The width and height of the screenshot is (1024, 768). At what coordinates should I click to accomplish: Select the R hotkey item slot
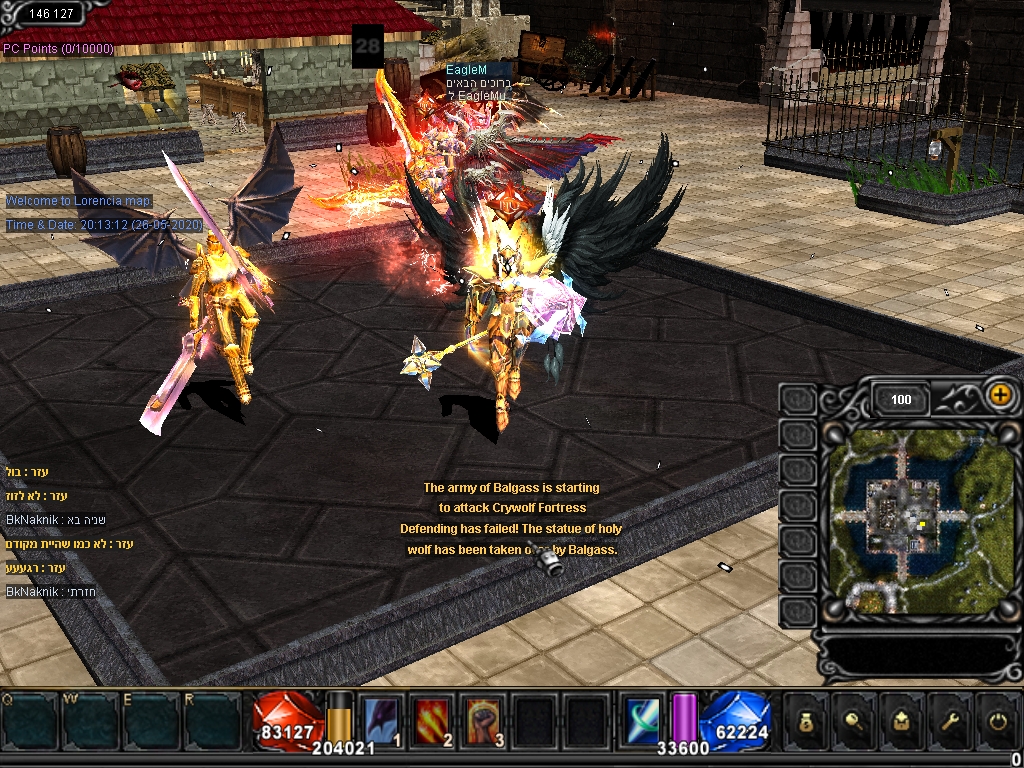tap(213, 720)
